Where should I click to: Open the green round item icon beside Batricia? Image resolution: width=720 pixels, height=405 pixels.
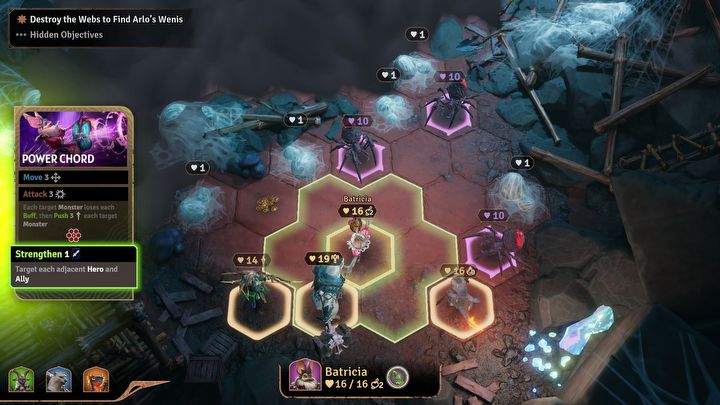397,377
